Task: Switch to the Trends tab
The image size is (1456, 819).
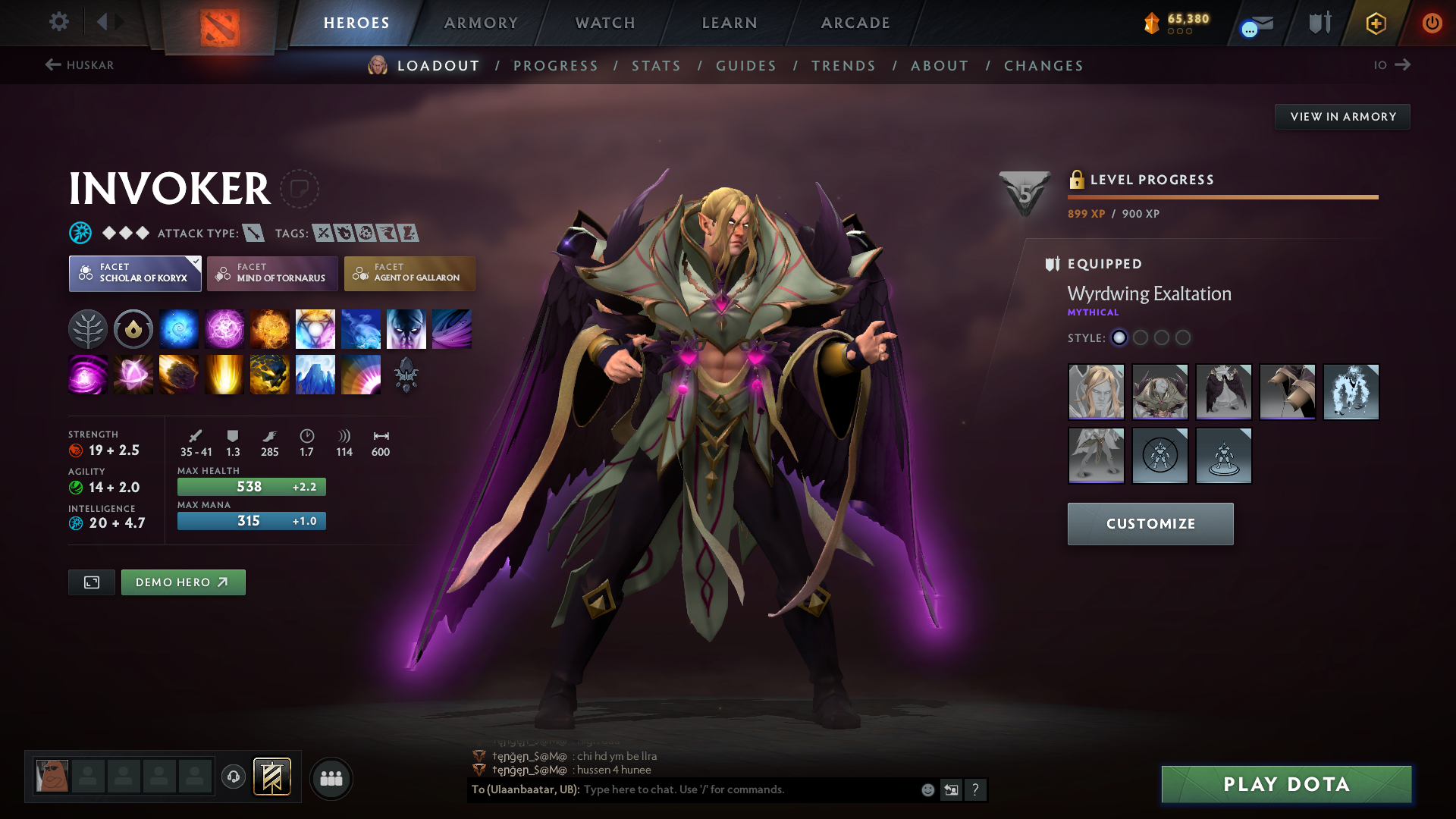Action: pos(843,66)
